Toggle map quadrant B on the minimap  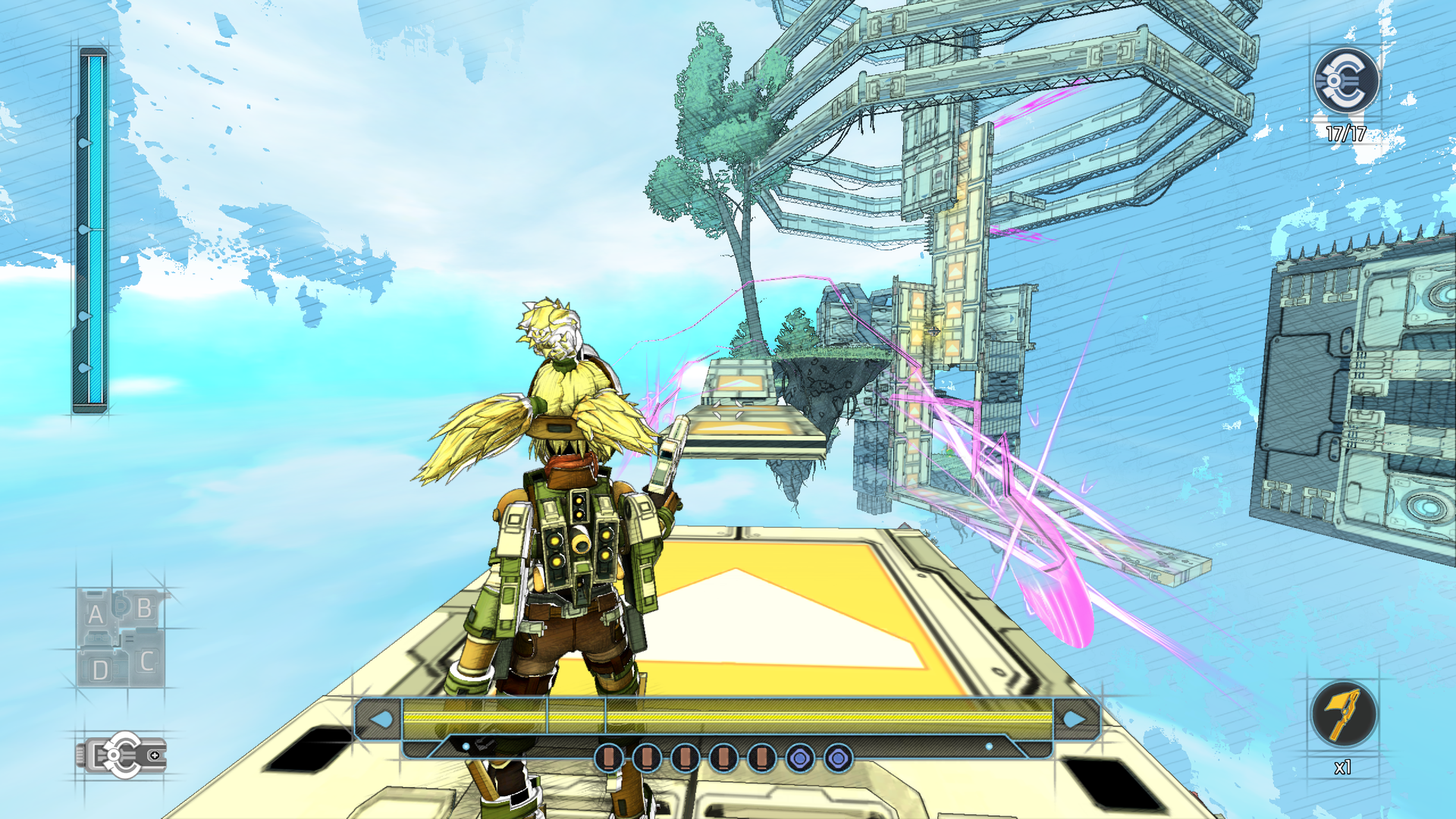(x=141, y=607)
